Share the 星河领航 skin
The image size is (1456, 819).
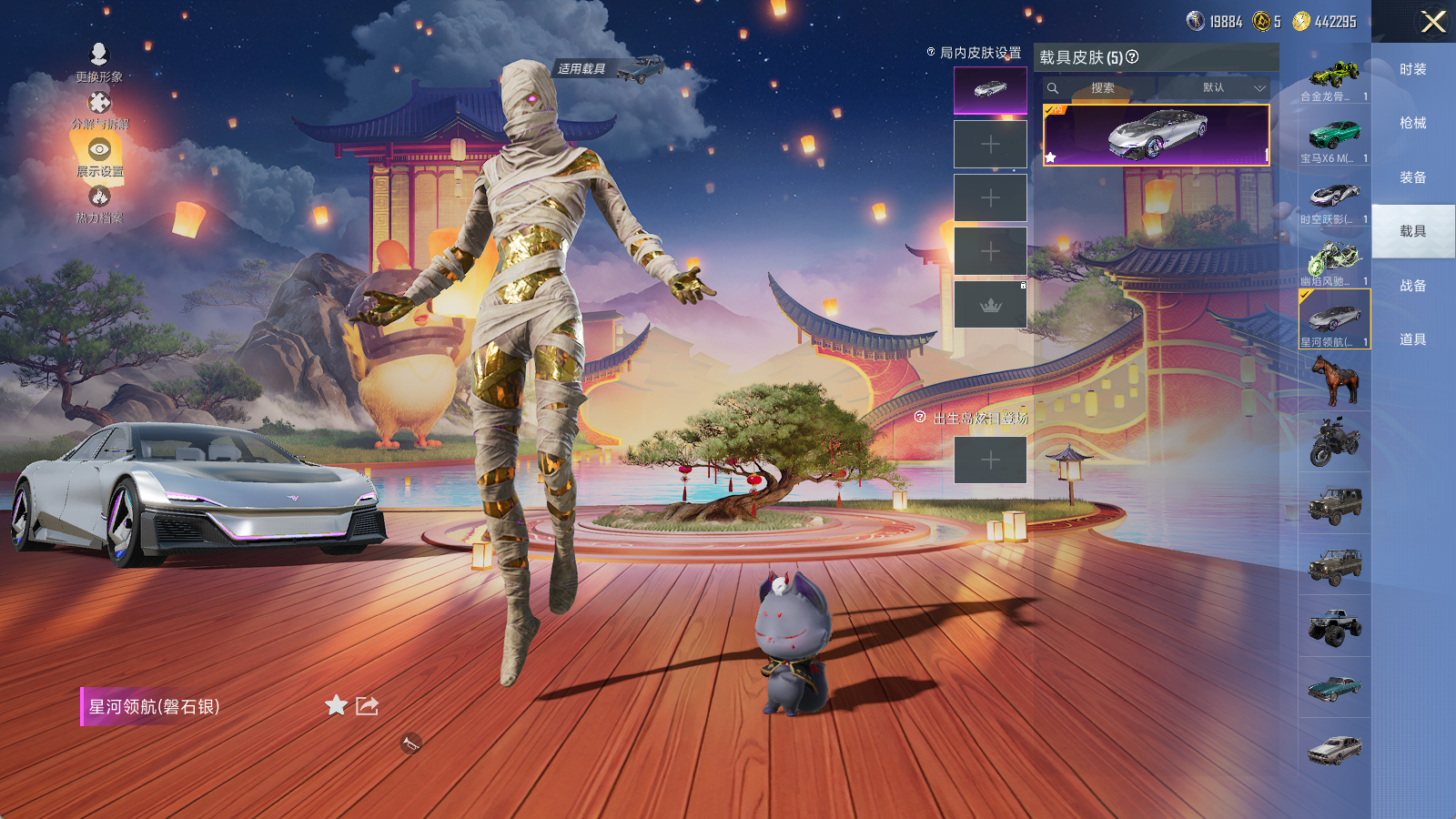click(367, 705)
